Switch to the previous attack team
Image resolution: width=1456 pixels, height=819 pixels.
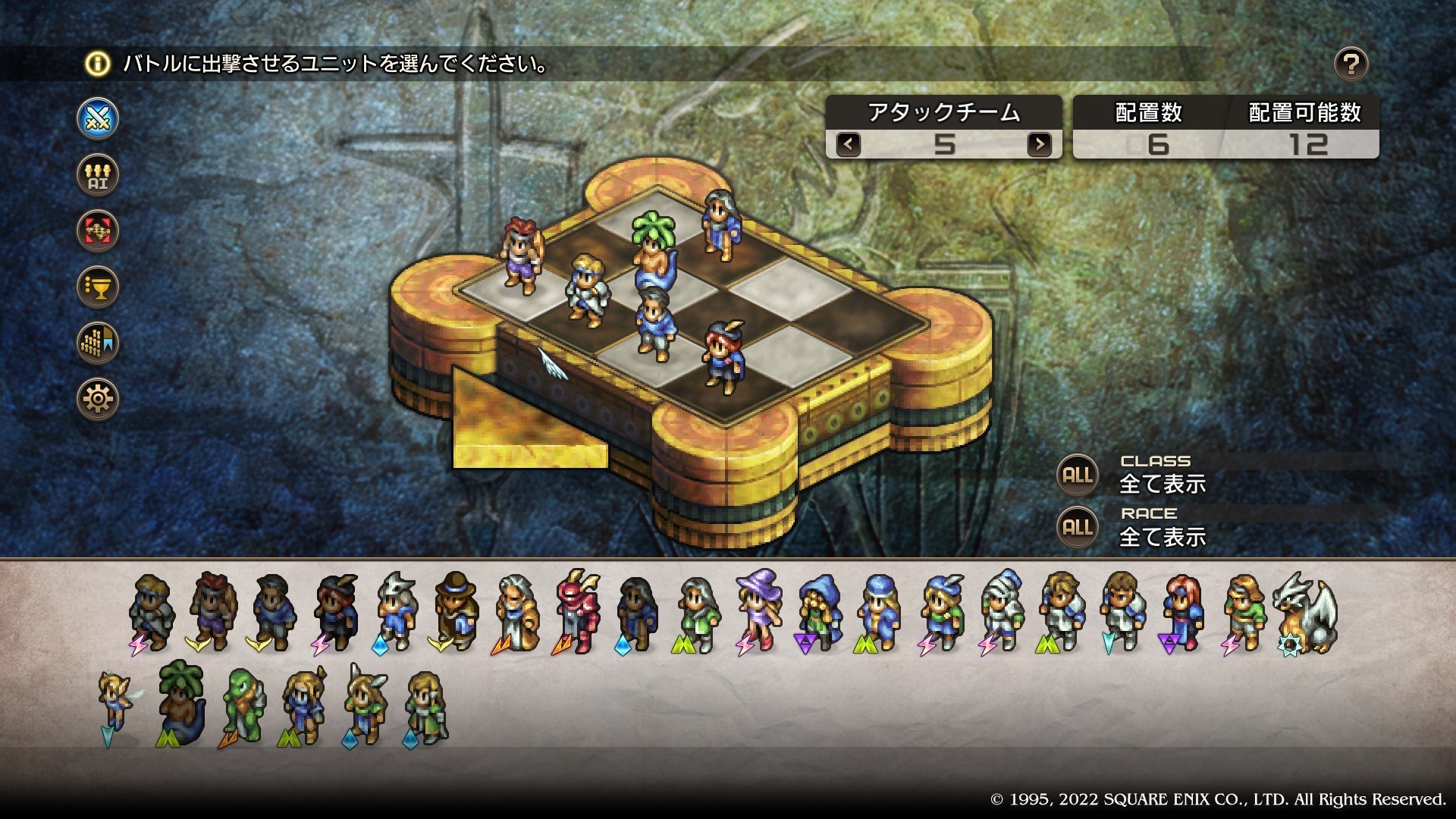tap(849, 143)
